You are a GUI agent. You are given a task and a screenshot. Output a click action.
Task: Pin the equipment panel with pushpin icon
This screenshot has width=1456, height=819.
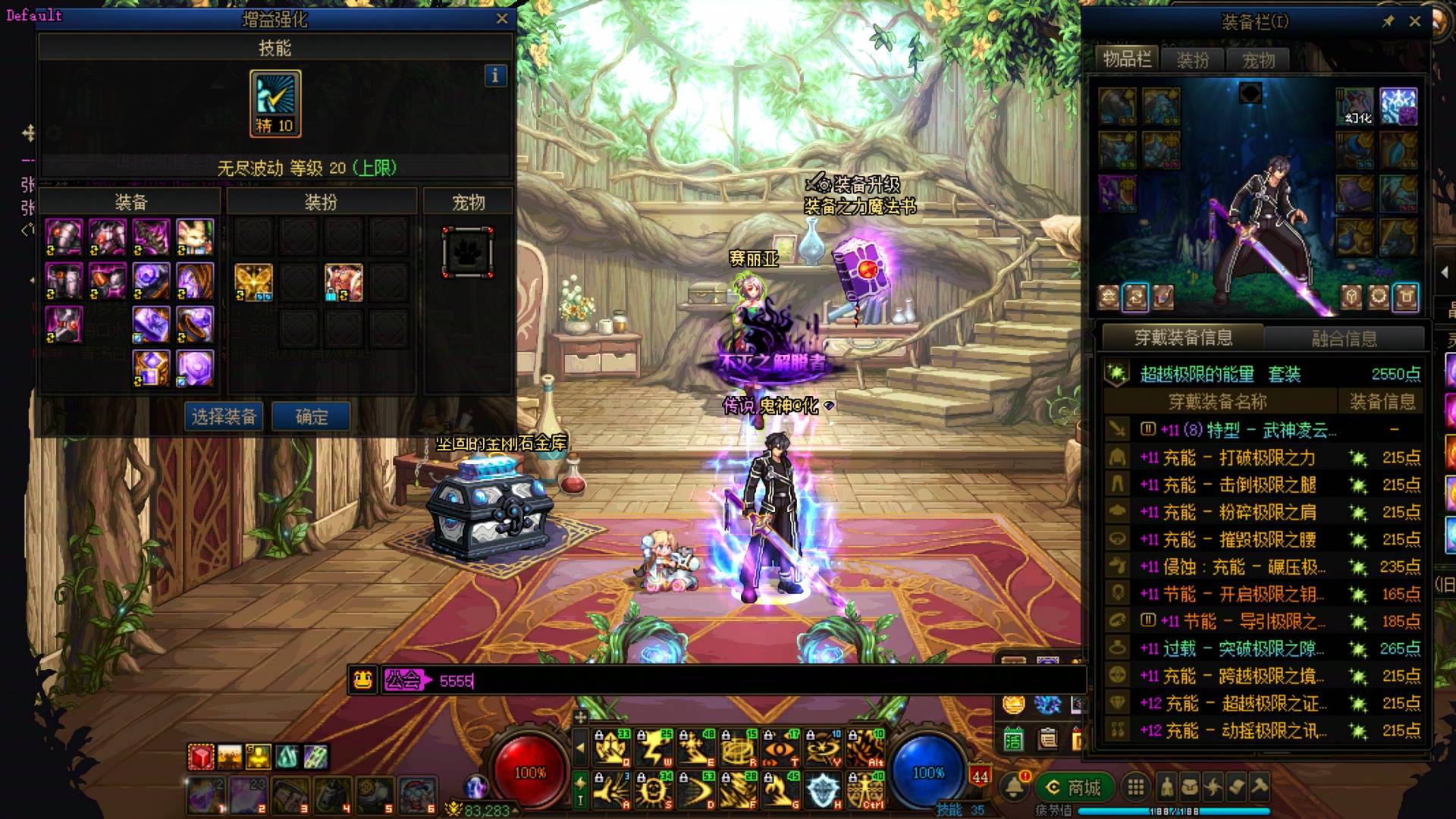(x=1388, y=21)
